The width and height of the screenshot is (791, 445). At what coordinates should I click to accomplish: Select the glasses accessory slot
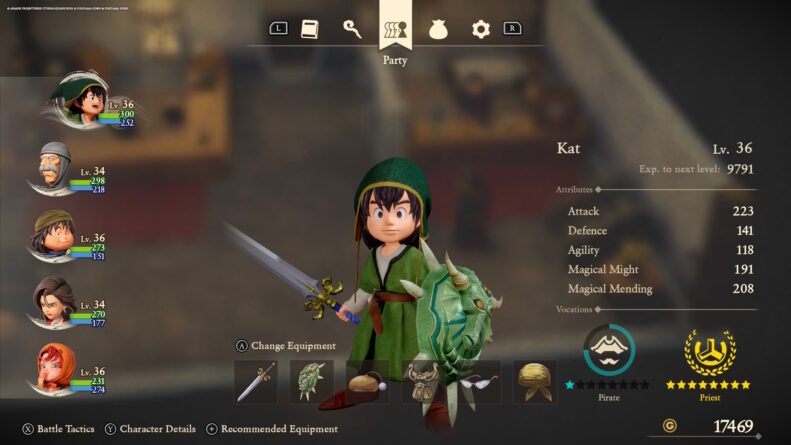(479, 381)
